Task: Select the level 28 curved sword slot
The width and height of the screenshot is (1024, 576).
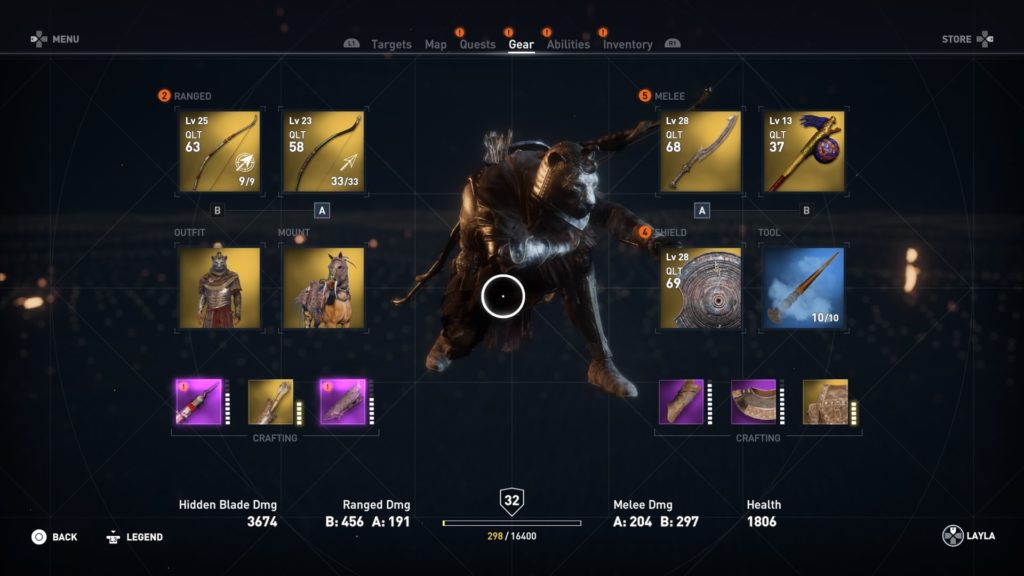Action: [x=700, y=151]
